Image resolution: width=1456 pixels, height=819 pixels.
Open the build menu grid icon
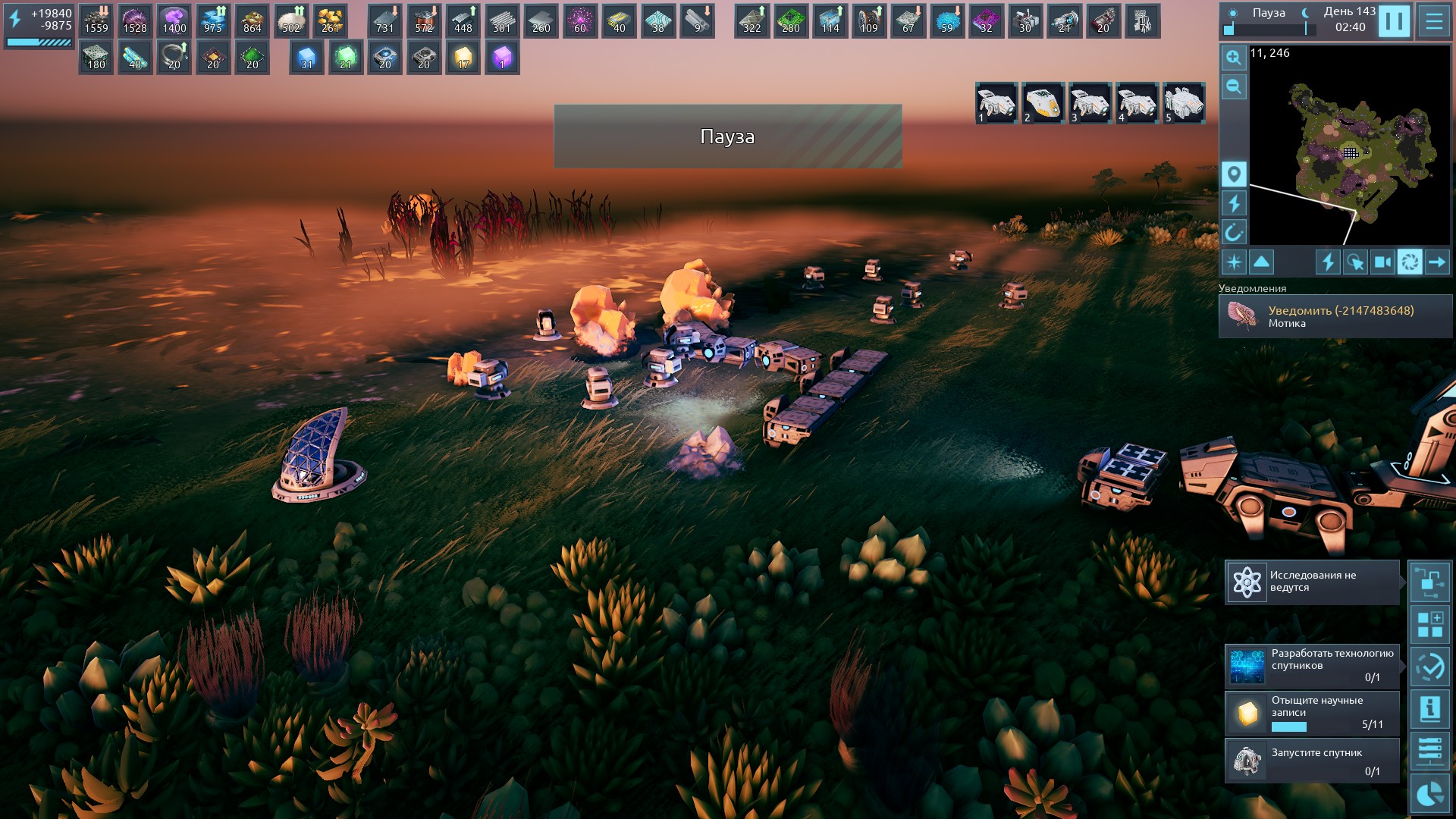click(1429, 625)
